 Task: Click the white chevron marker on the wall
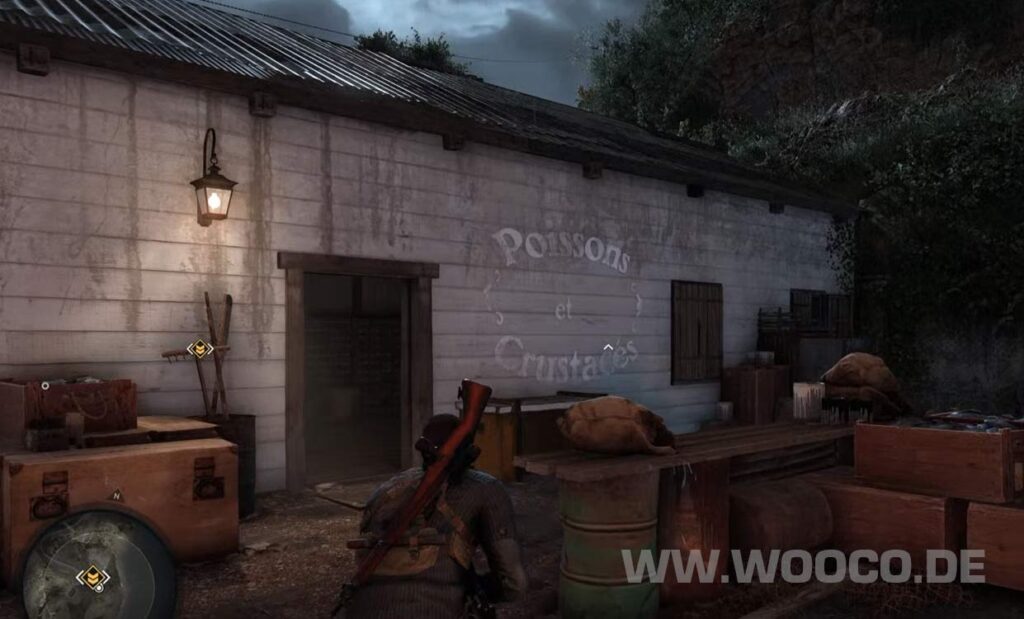(607, 348)
